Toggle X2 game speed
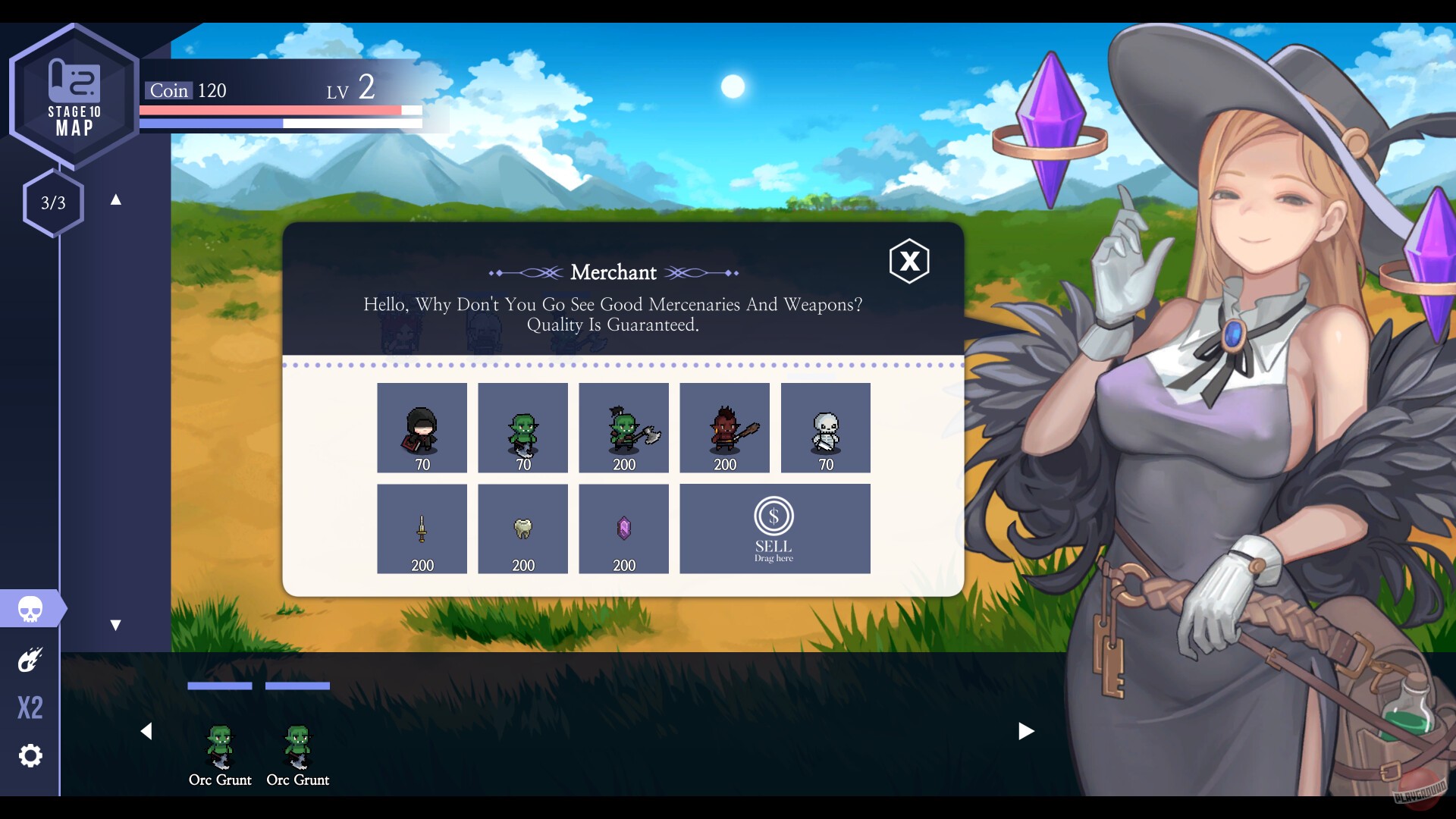This screenshot has width=1456, height=819. [30, 707]
